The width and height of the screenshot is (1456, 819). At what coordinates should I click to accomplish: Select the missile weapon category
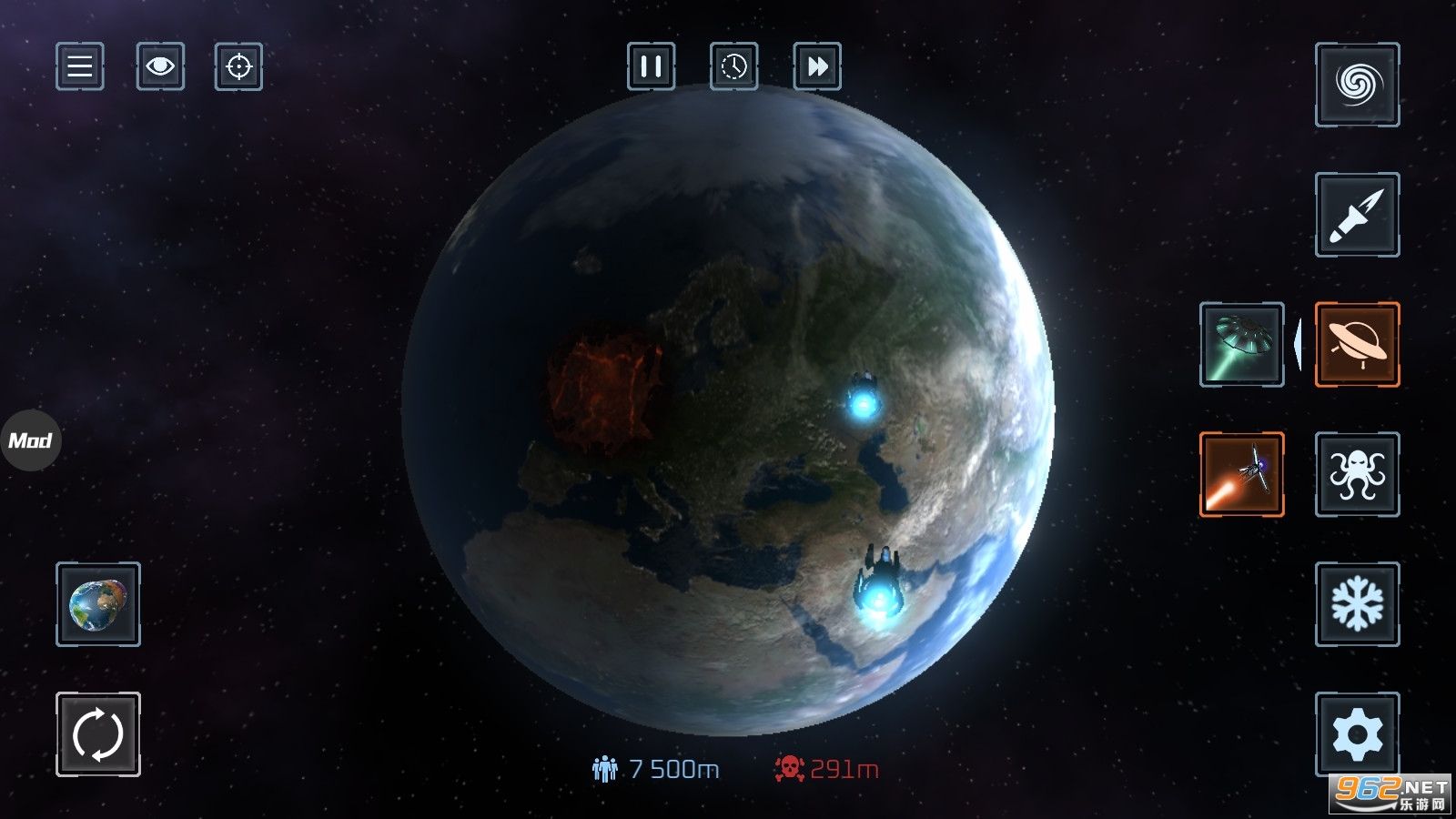click(x=1357, y=215)
